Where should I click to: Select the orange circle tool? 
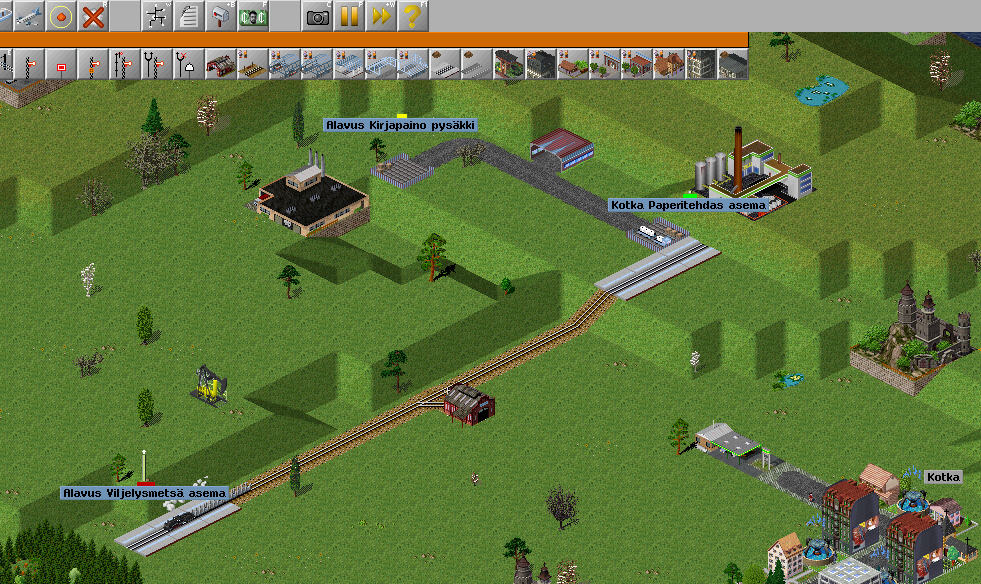tap(61, 15)
